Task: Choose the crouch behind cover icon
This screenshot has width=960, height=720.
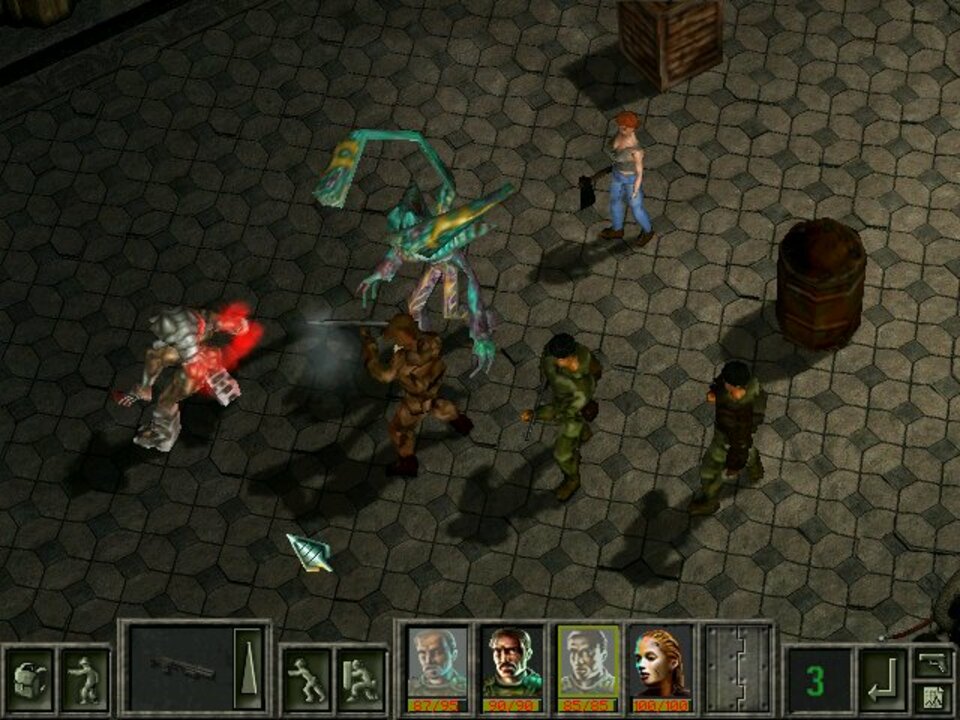Action: [x=360, y=680]
